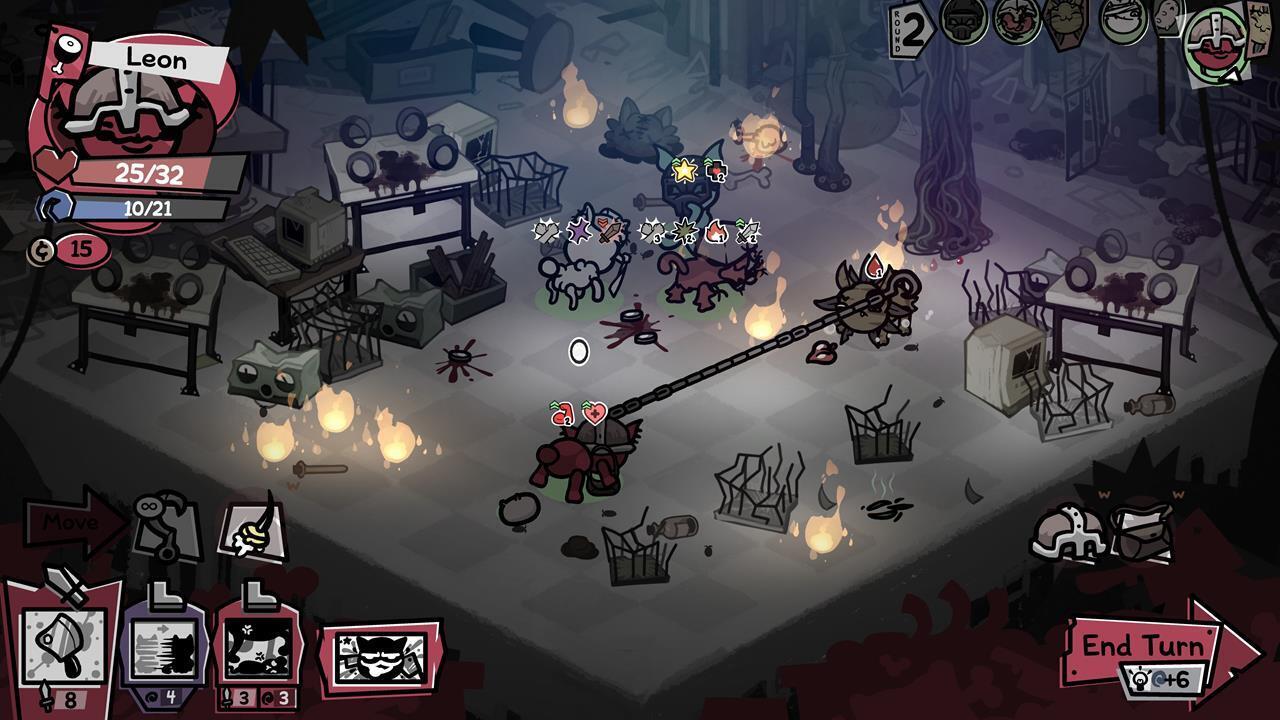This screenshot has width=1280, height=720.
Task: Select the yellow spiky cat turn portrait
Action: pyautogui.click(x=1066, y=20)
